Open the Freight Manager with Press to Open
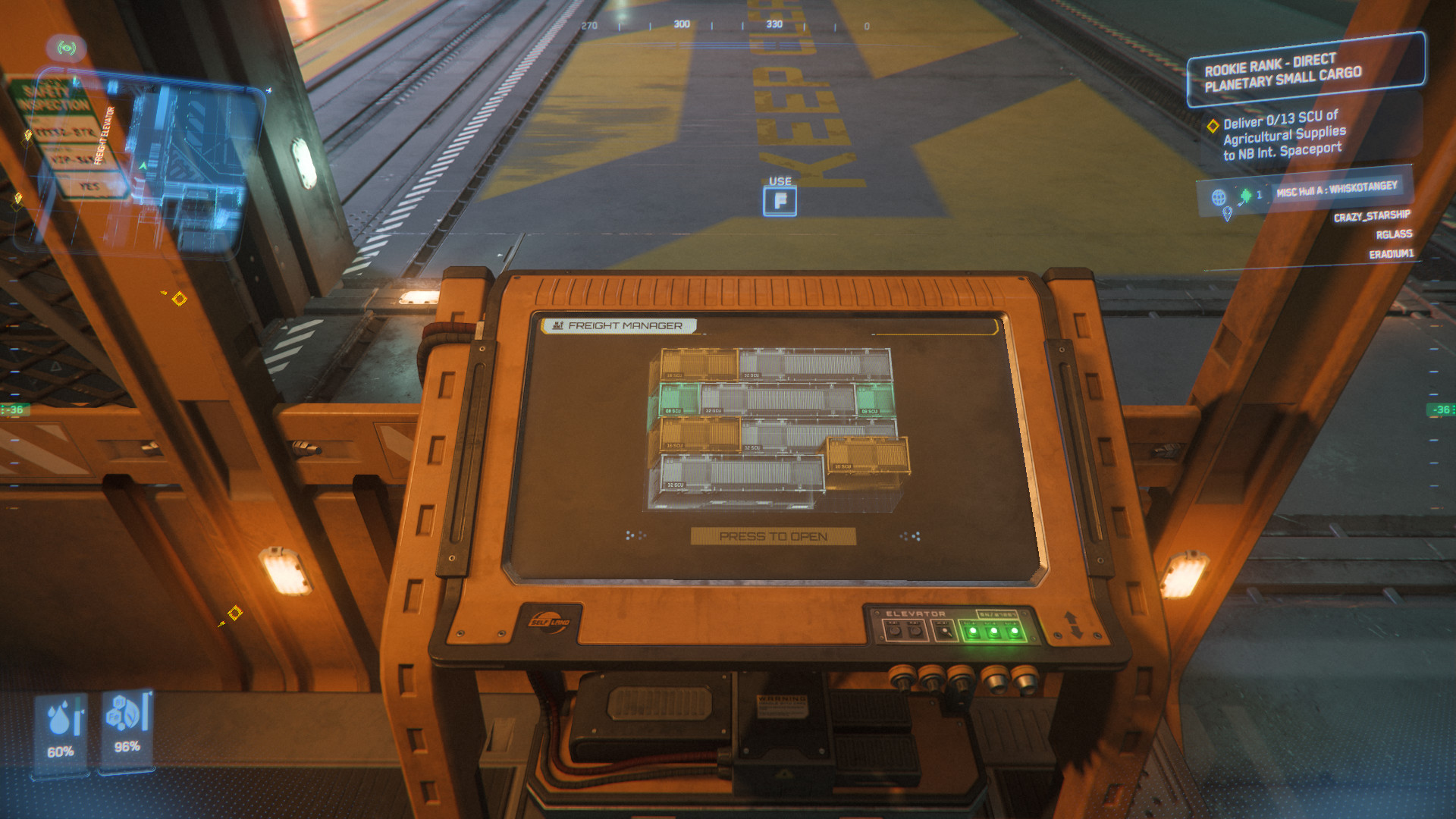 pos(773,536)
